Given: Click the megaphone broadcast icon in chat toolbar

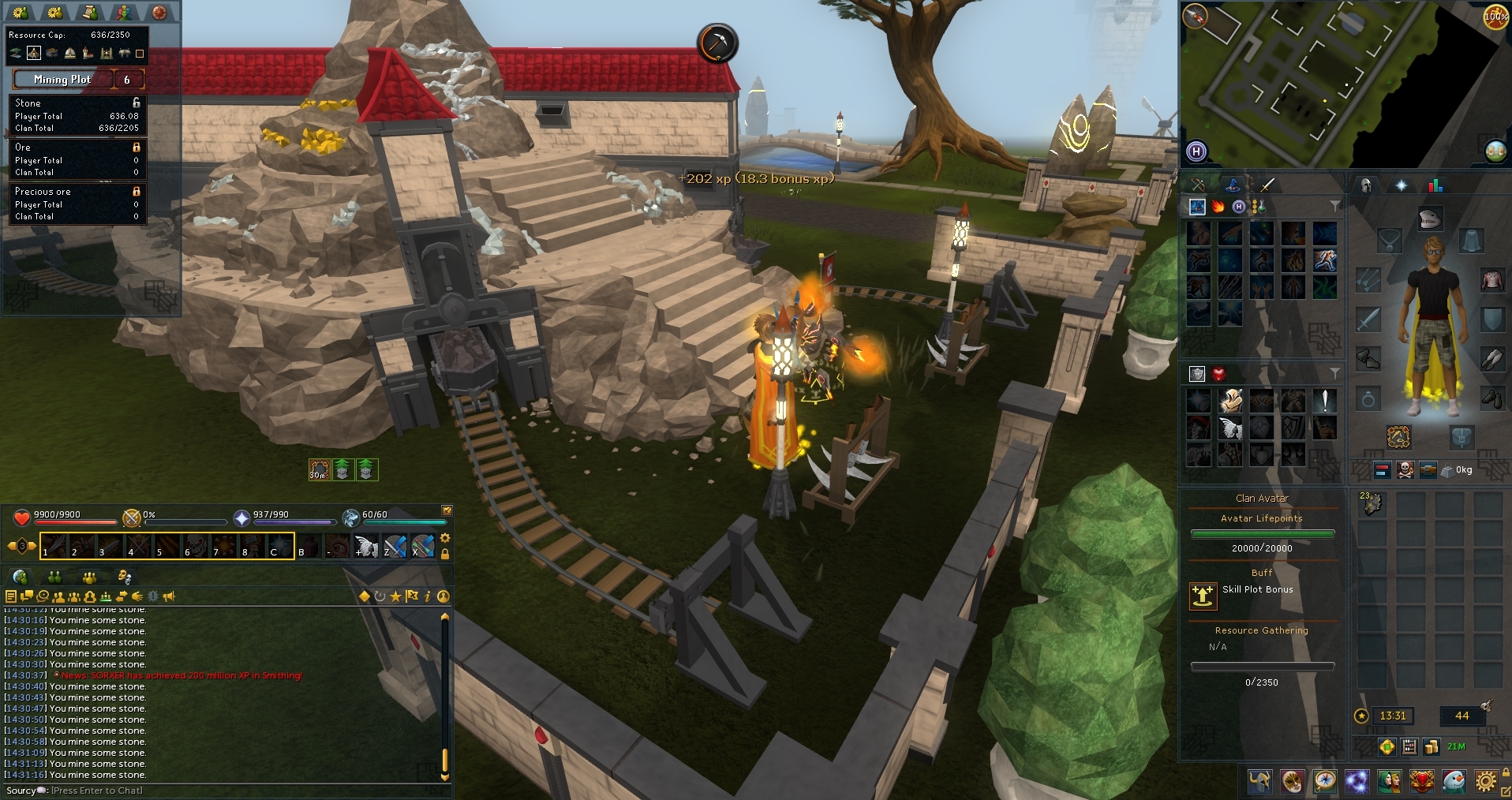Looking at the screenshot, I should click(x=170, y=596).
